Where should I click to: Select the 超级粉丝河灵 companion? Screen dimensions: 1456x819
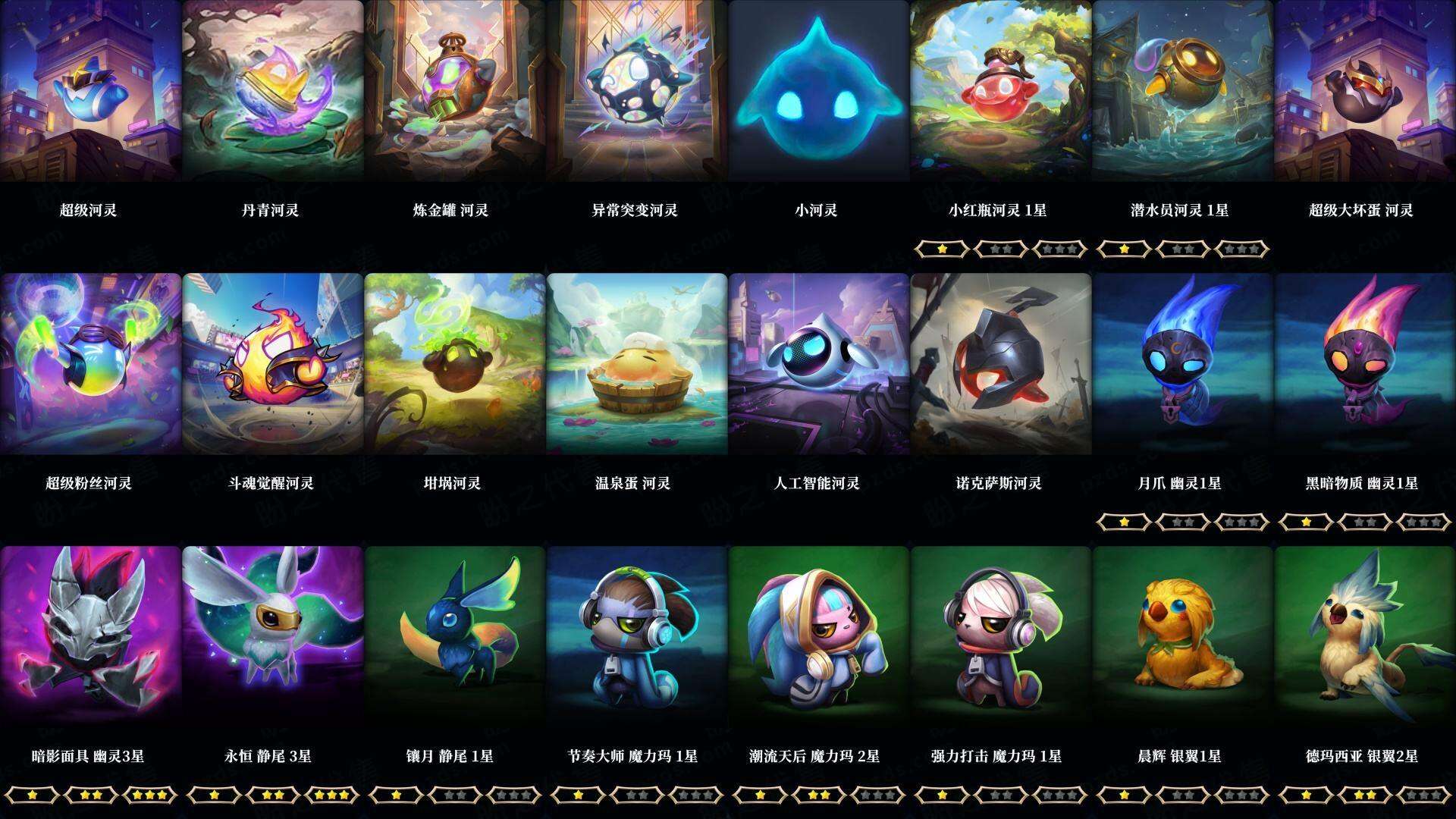click(x=91, y=364)
